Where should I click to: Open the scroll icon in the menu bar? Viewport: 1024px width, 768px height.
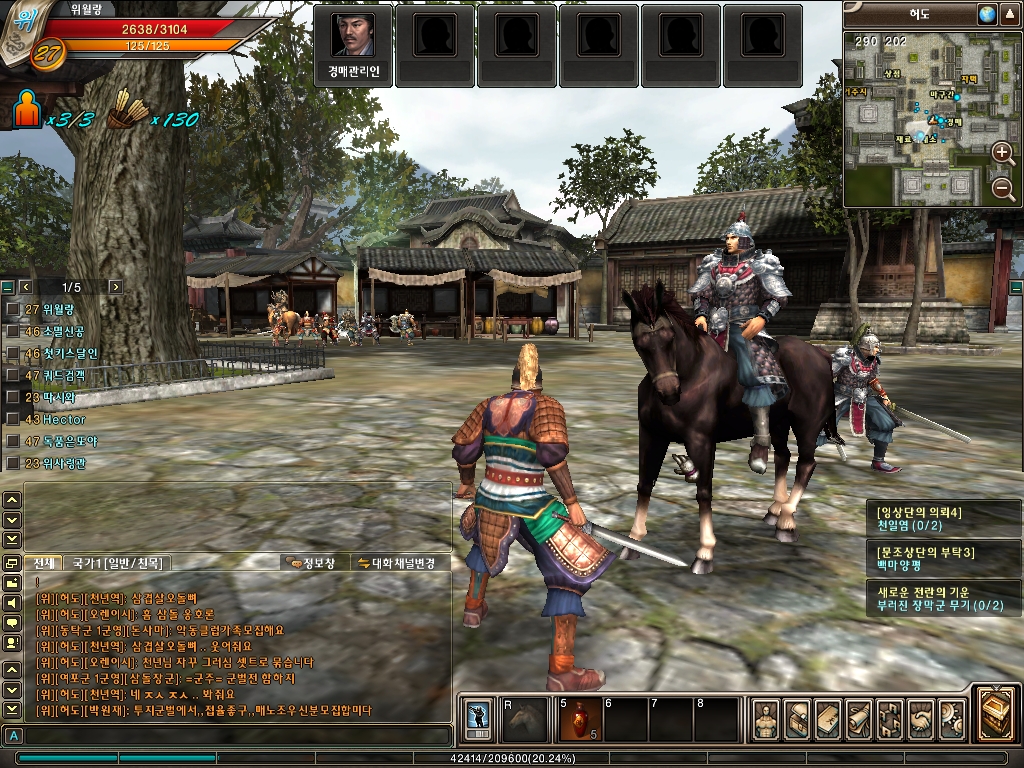click(x=859, y=718)
